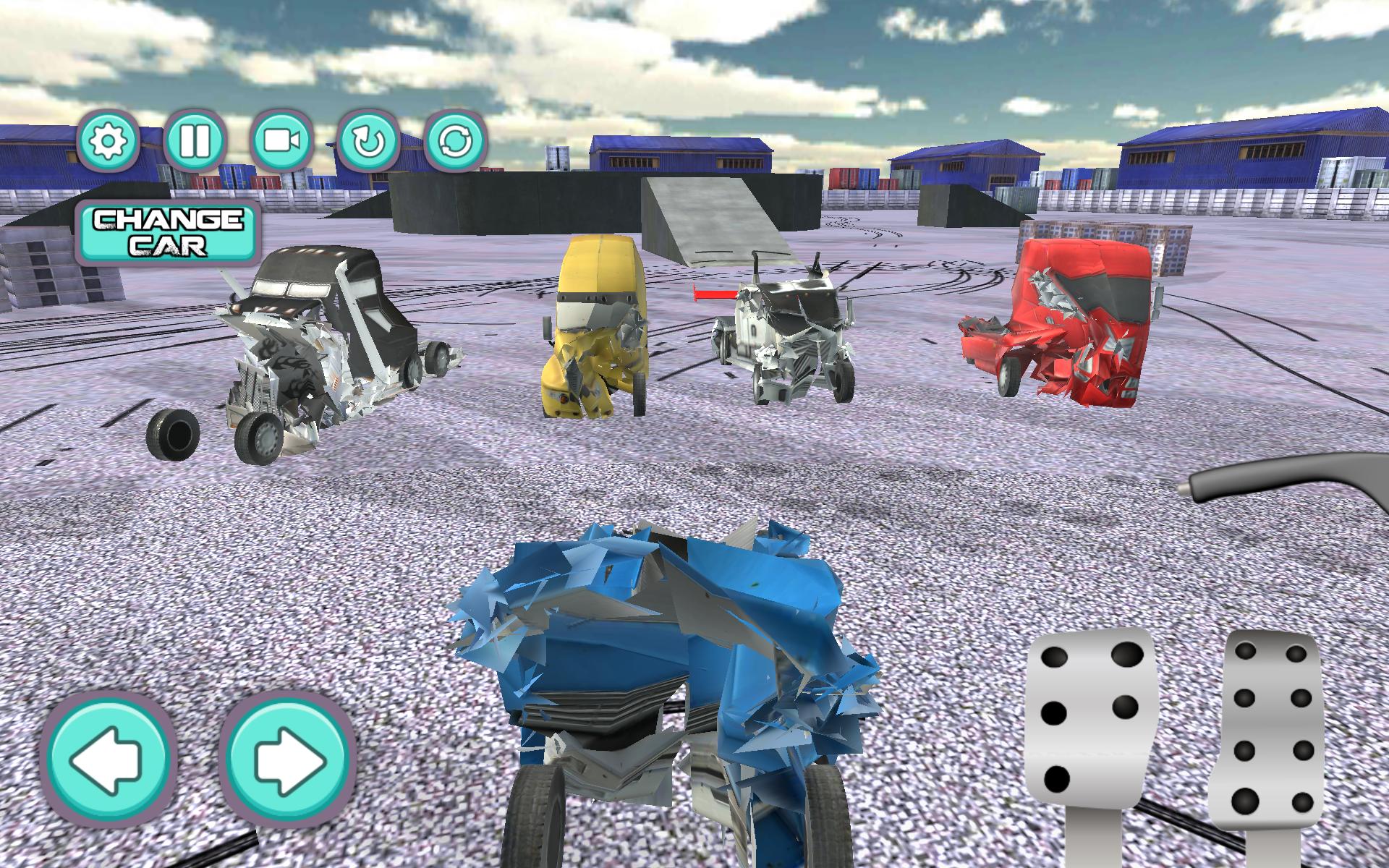Reset the car using the rewind arrow icon

coord(368,142)
